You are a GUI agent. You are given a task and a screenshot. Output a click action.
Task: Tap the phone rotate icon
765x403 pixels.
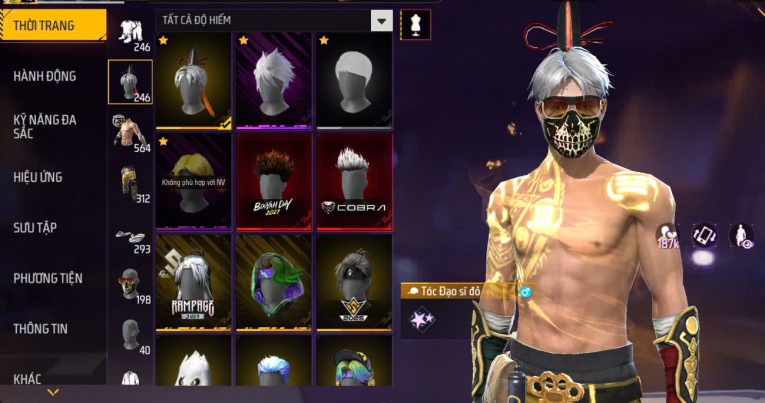click(704, 236)
